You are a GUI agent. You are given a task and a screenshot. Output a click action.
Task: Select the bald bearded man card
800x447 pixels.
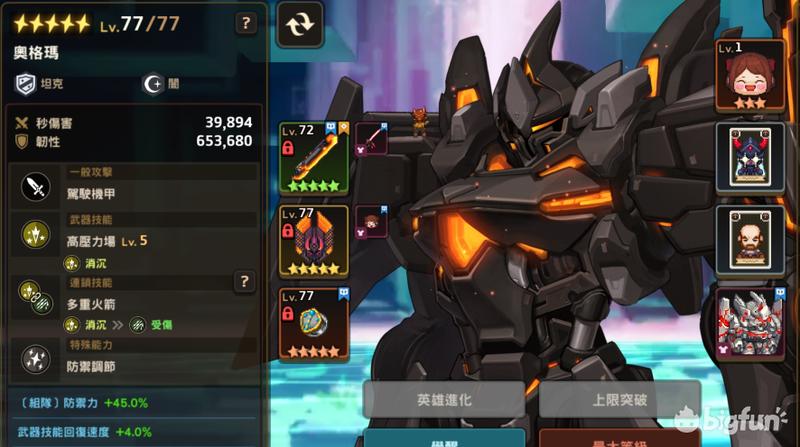pyautogui.click(x=750, y=237)
